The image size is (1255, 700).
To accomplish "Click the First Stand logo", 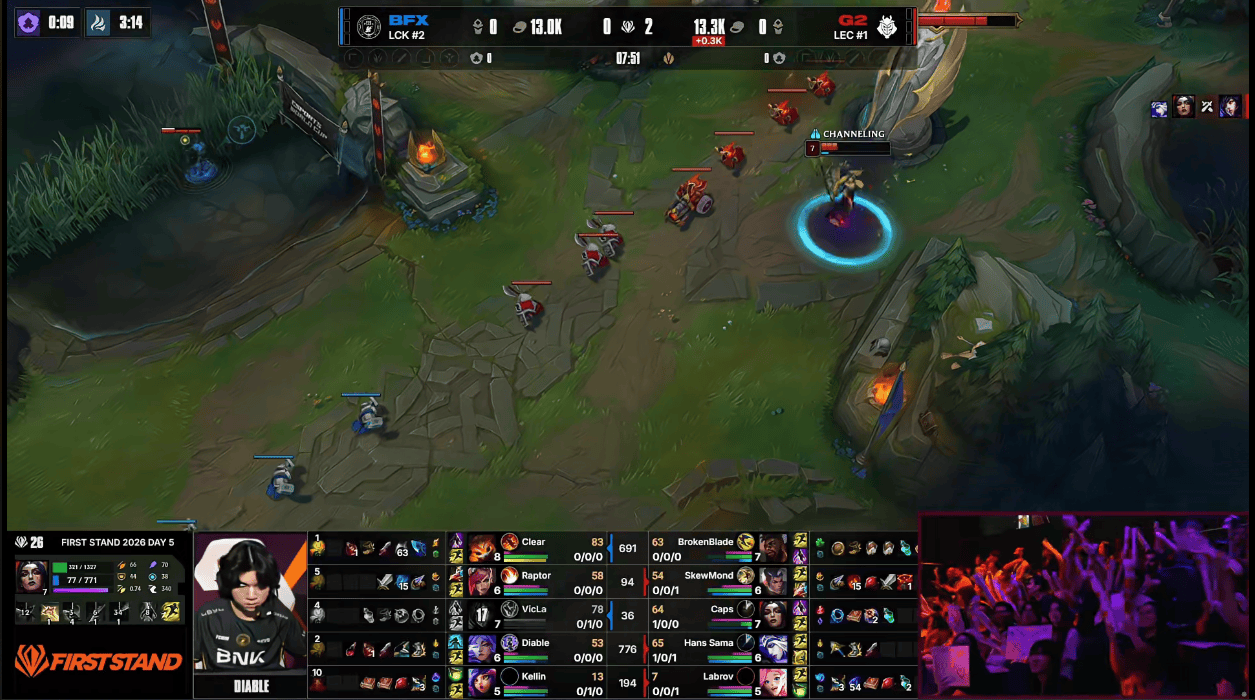I will (x=98, y=661).
